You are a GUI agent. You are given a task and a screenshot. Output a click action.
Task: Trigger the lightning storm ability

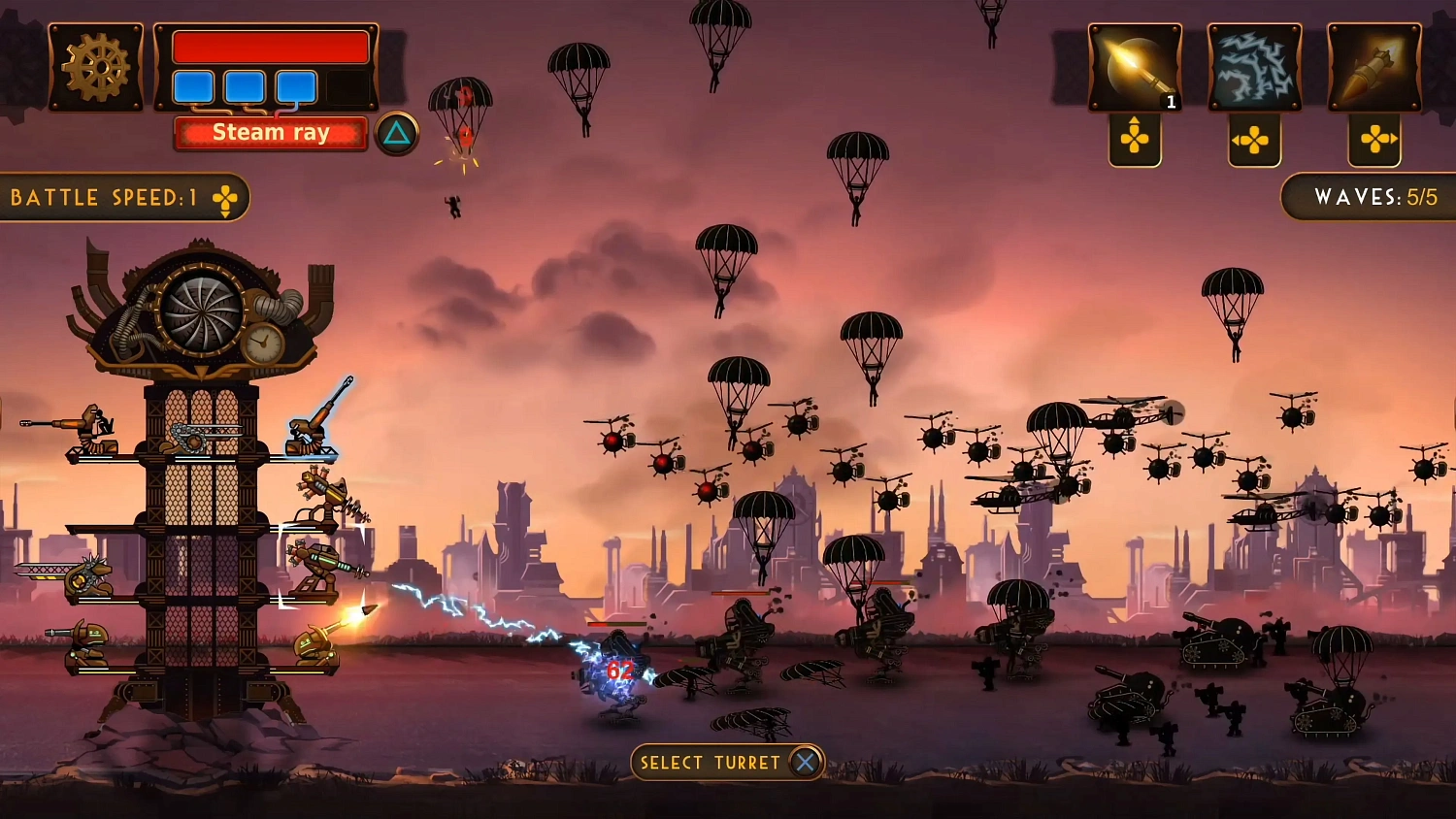(x=1254, y=66)
